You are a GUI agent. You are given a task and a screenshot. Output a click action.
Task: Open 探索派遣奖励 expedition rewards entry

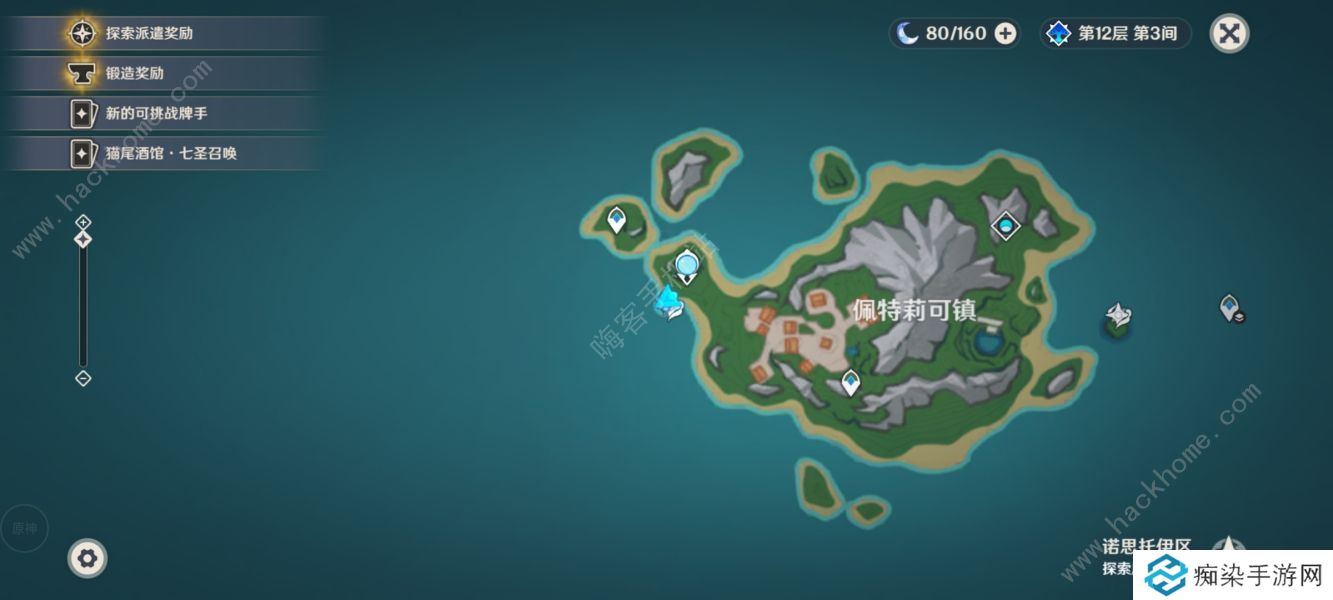click(x=150, y=33)
